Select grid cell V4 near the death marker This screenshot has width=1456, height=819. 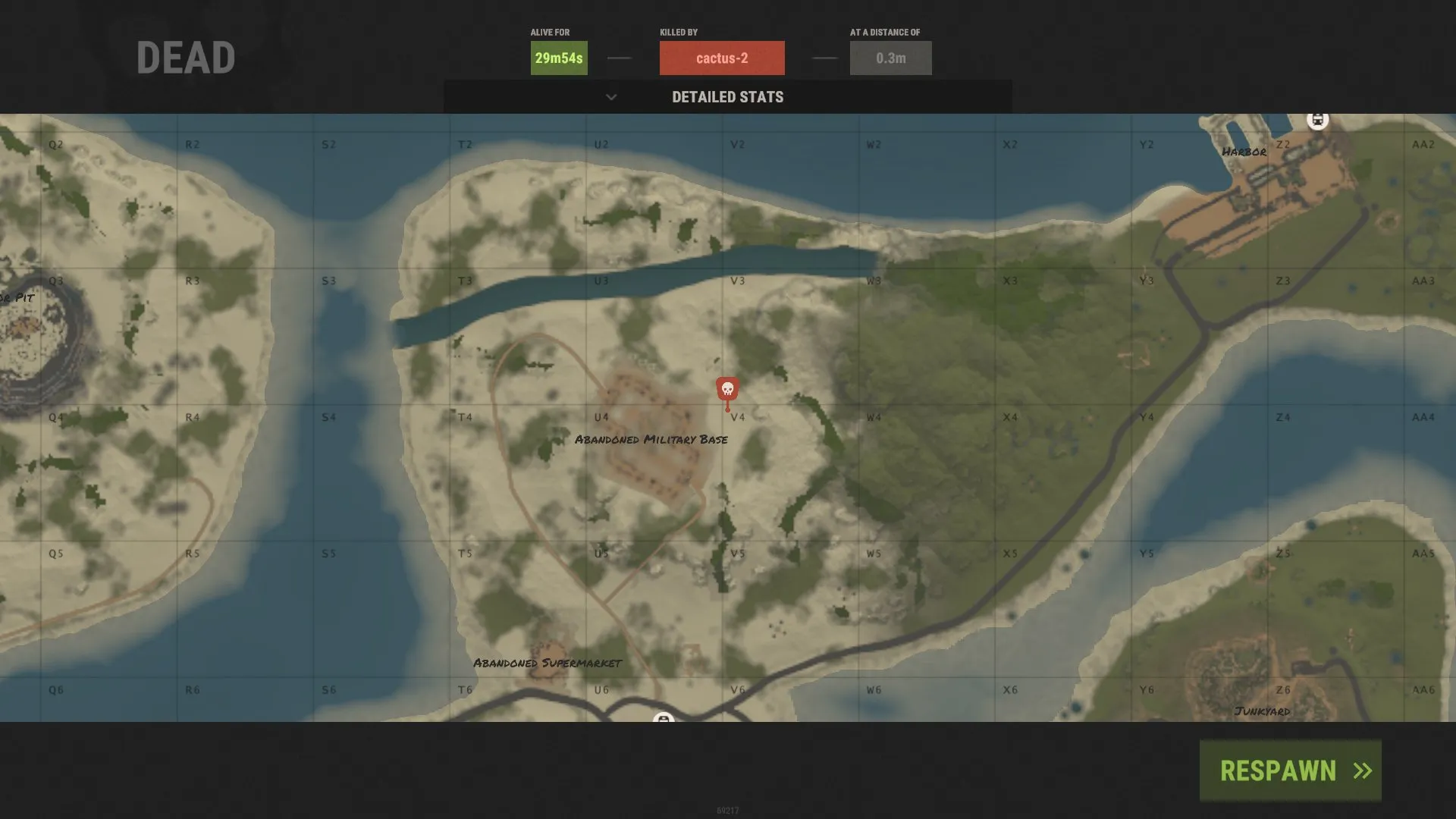pyautogui.click(x=739, y=416)
